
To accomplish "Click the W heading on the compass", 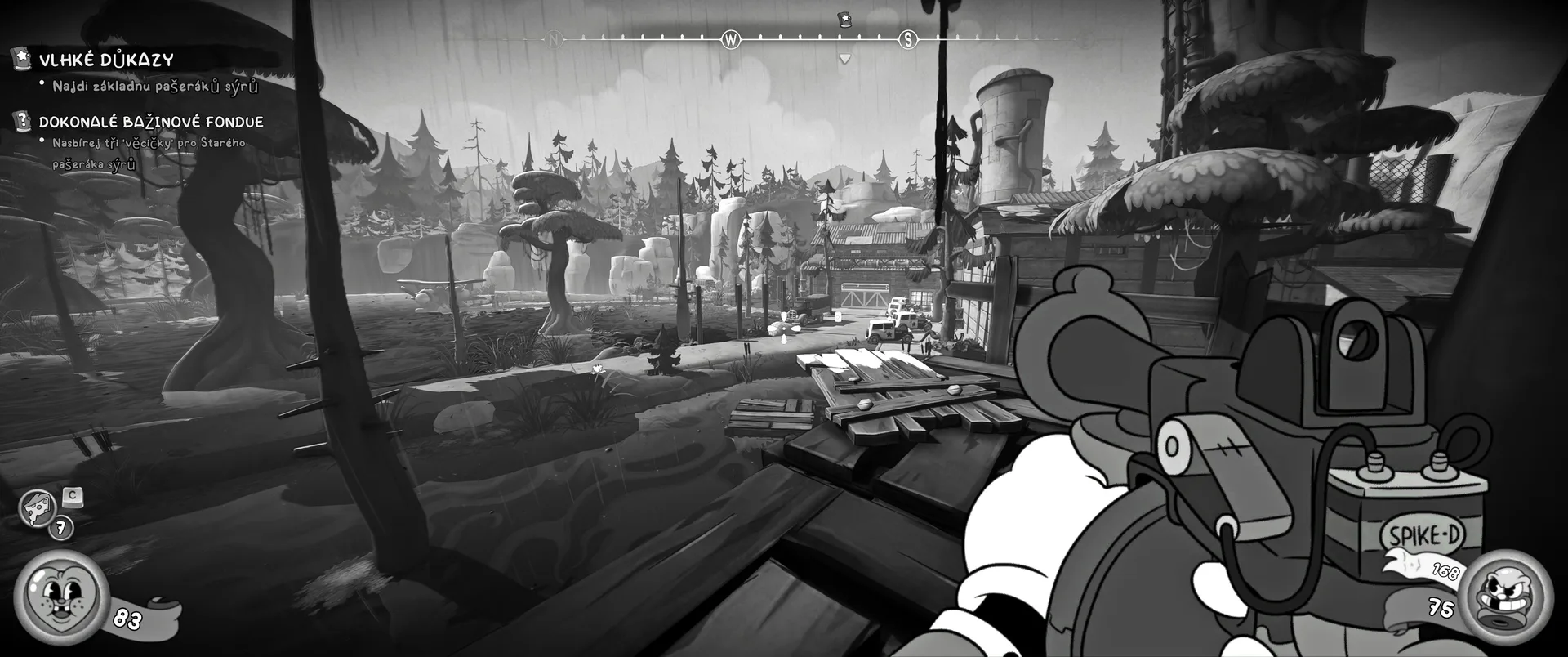I will [731, 39].
